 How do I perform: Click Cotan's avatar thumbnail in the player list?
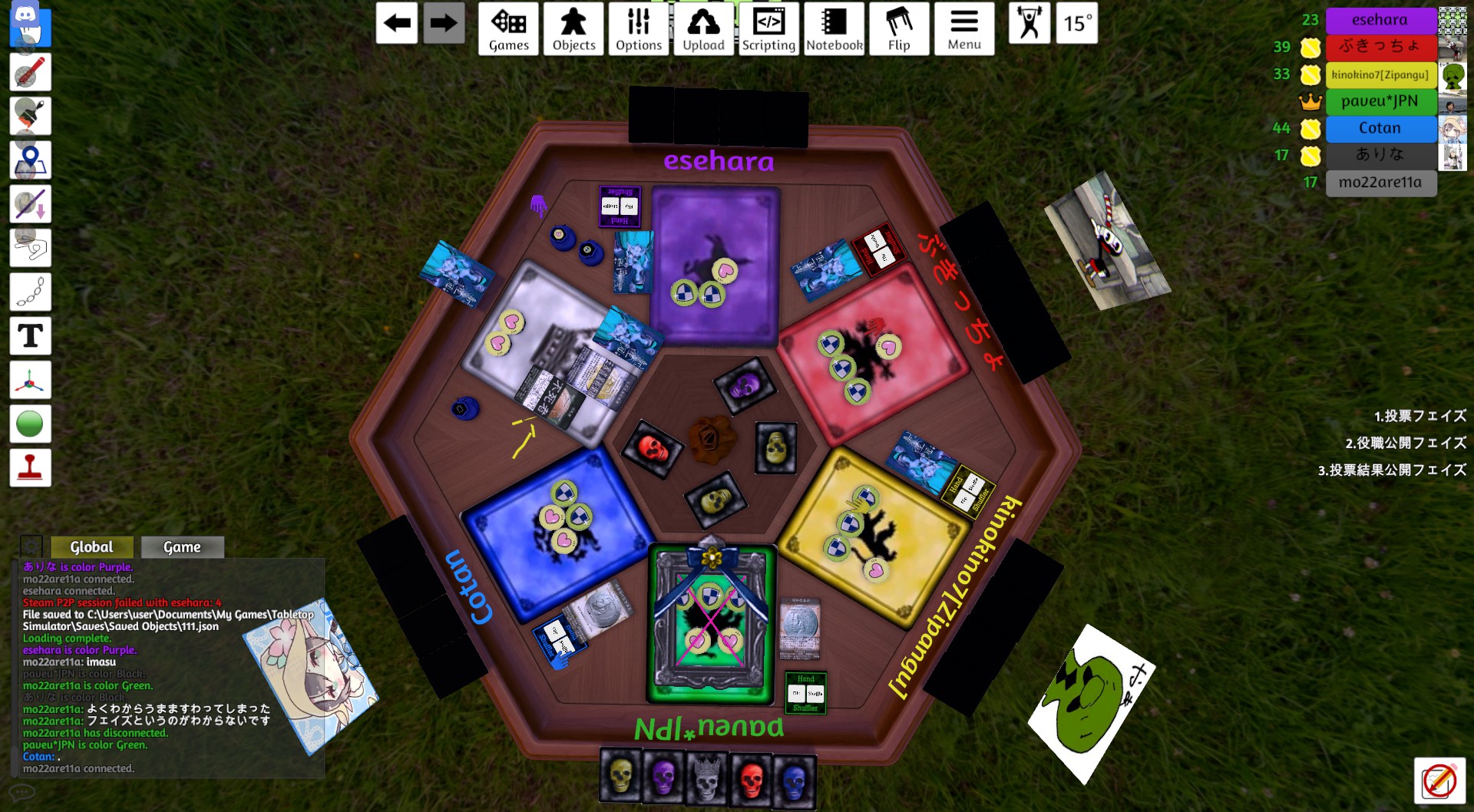point(1453,129)
